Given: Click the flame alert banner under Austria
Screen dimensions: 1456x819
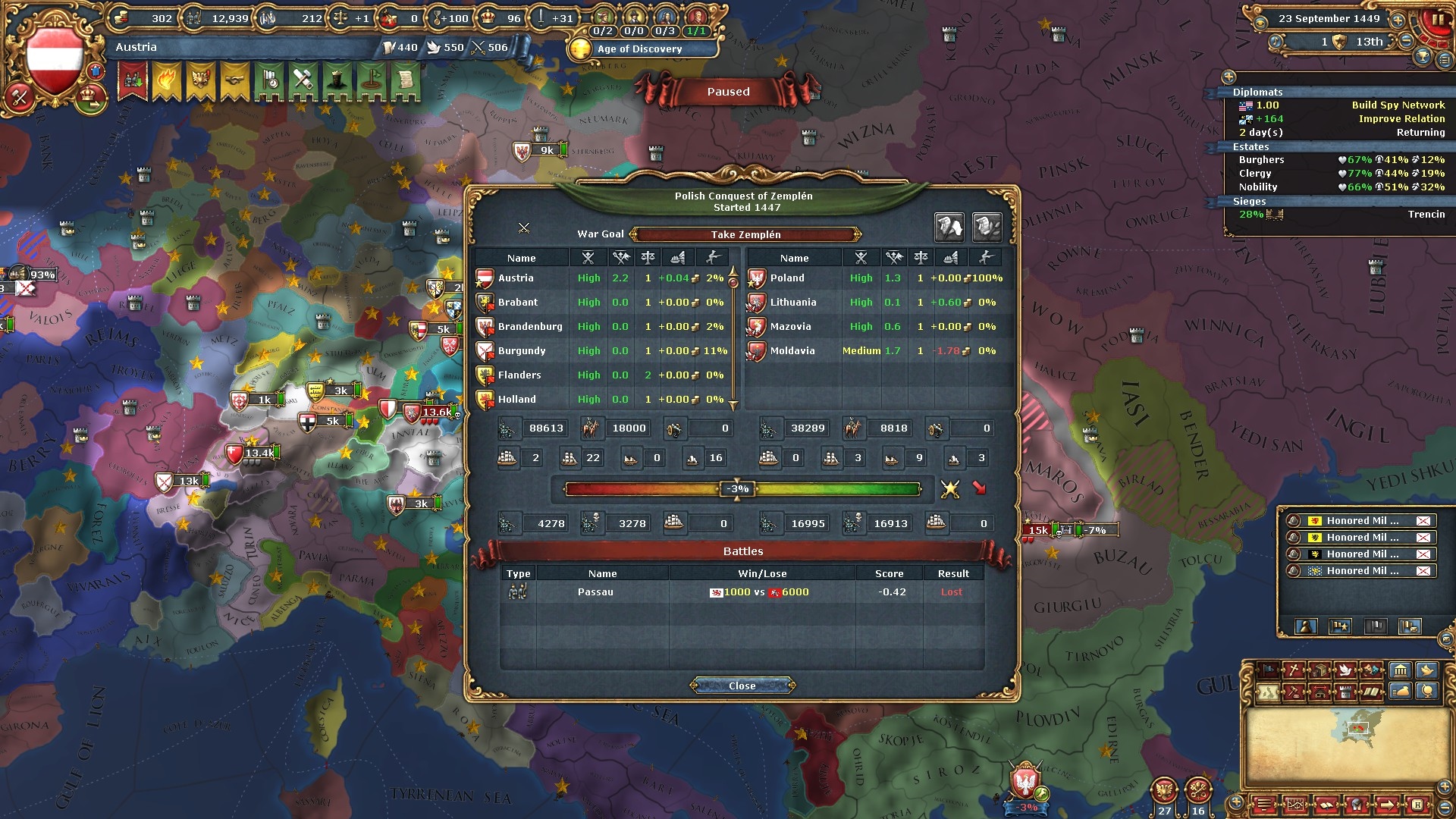Looking at the screenshot, I should click(x=166, y=80).
